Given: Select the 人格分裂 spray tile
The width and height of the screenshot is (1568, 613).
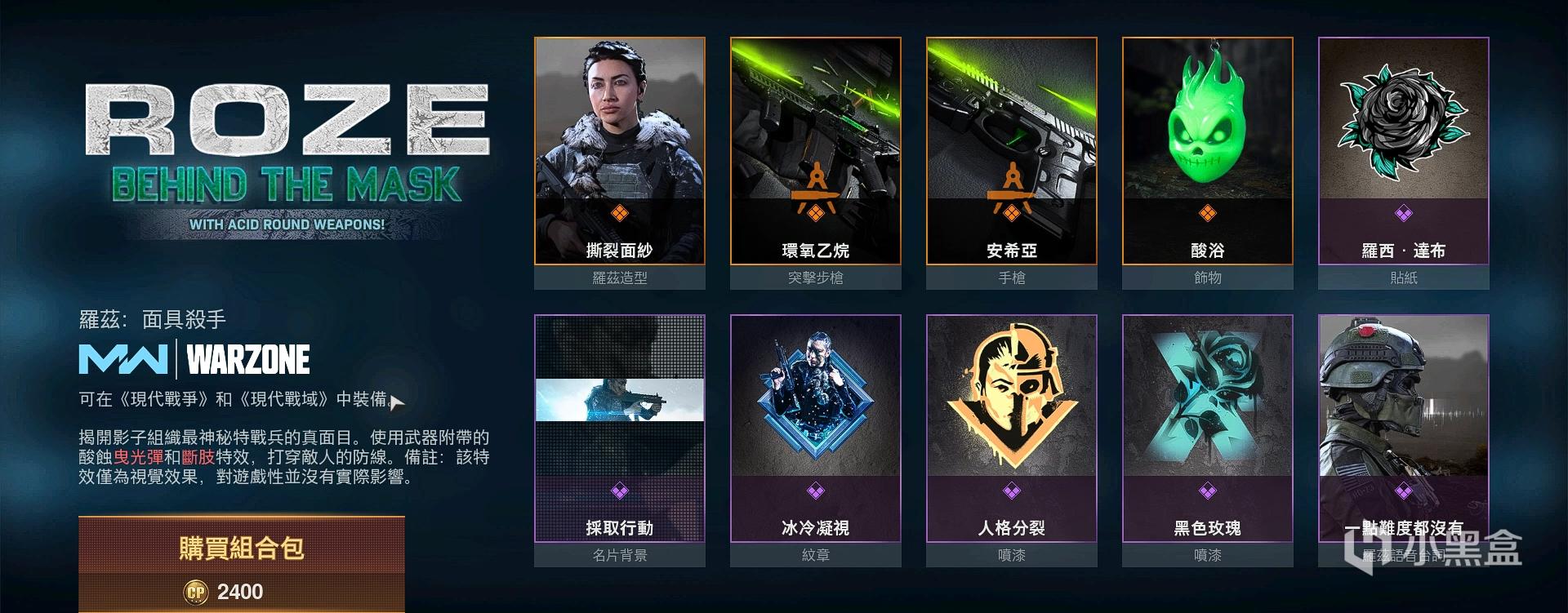Looking at the screenshot, I should coord(1012,429).
